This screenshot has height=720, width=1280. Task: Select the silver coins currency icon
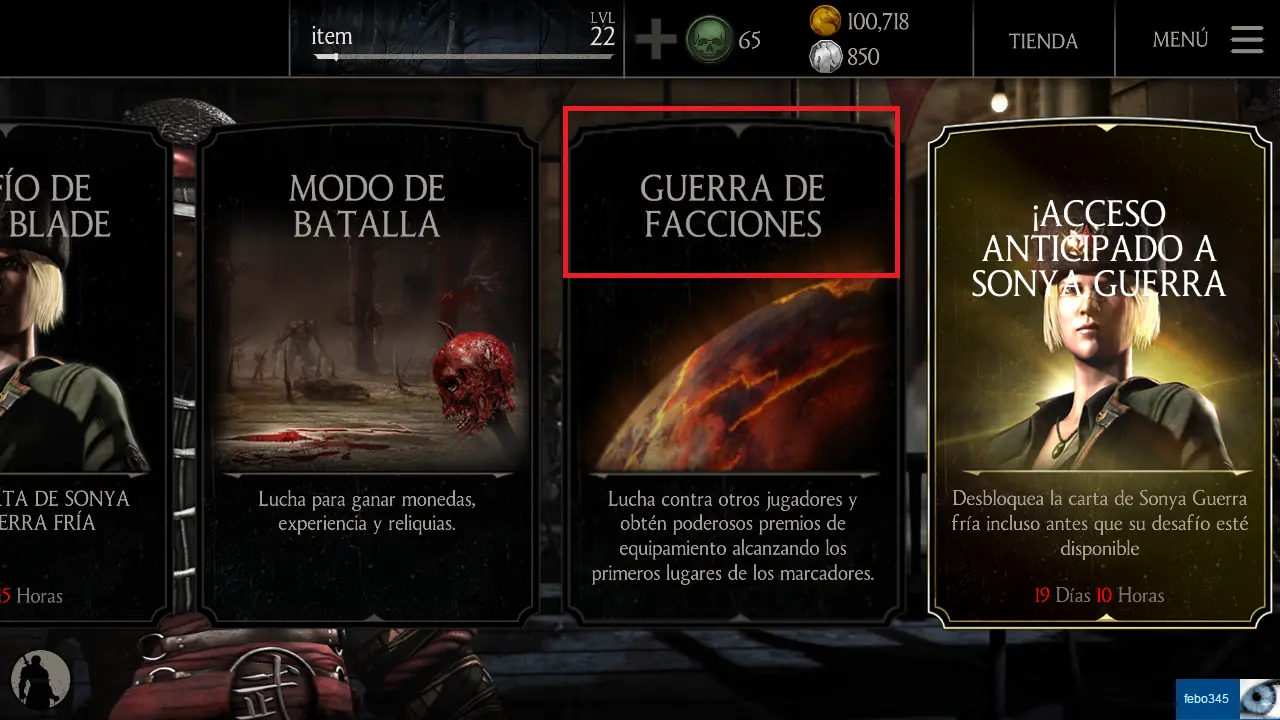pyautogui.click(x=826, y=57)
